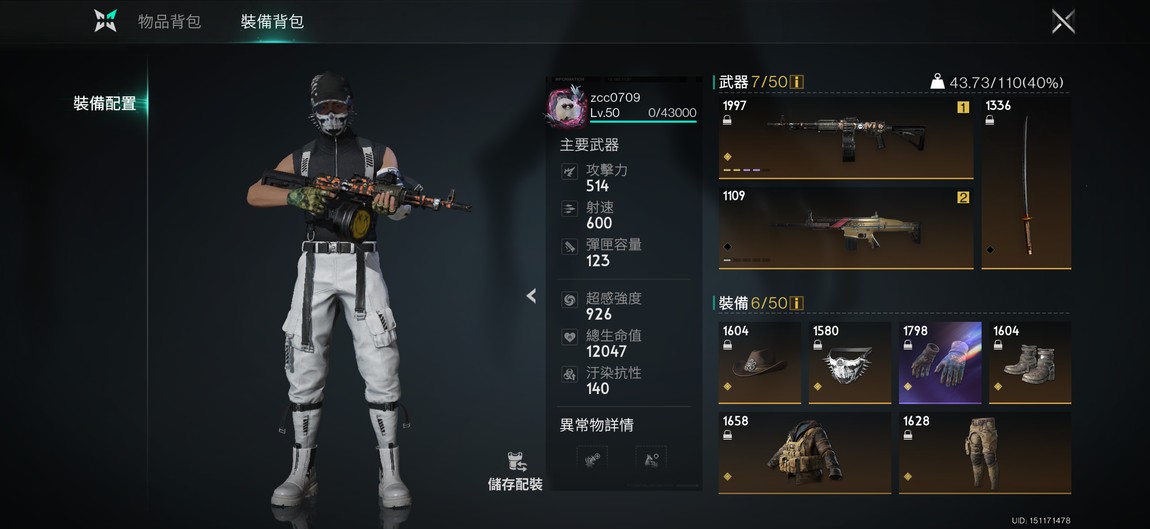The width and height of the screenshot is (1150, 529).
Task: Pick the 1604 cowboy hat slot
Action: [759, 362]
